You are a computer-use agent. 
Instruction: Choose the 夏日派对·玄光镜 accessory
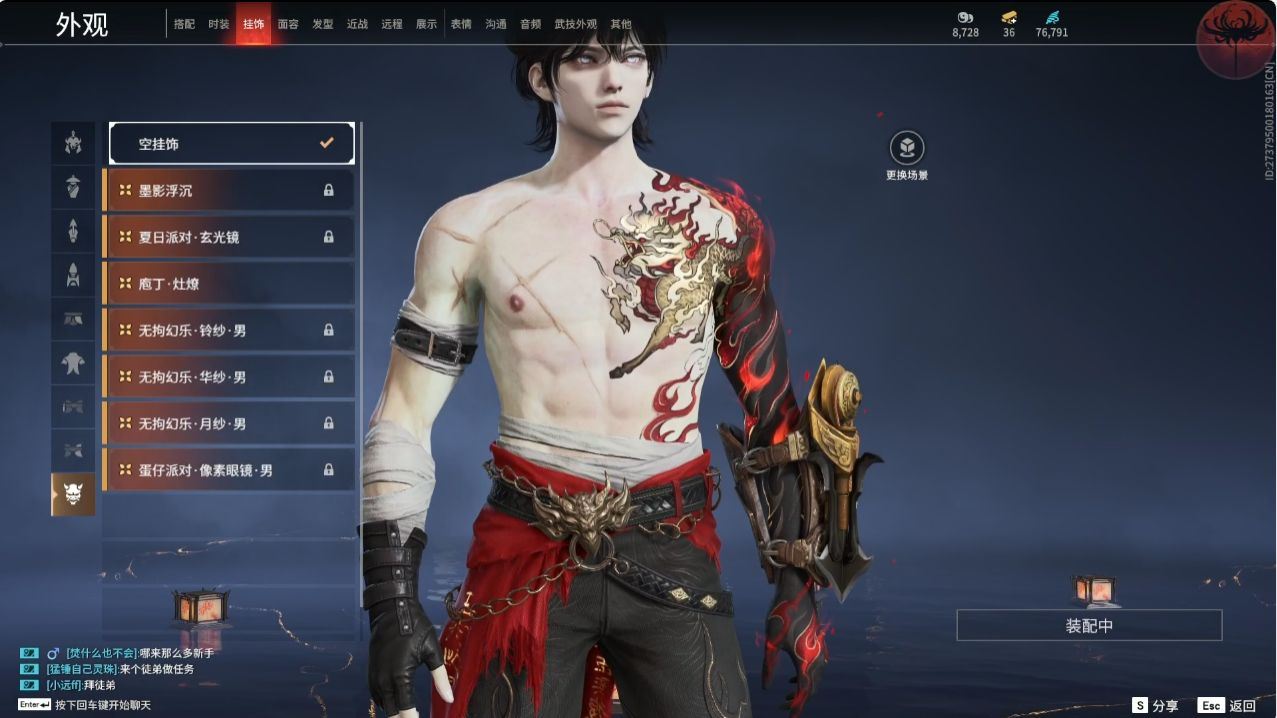[x=229, y=237]
